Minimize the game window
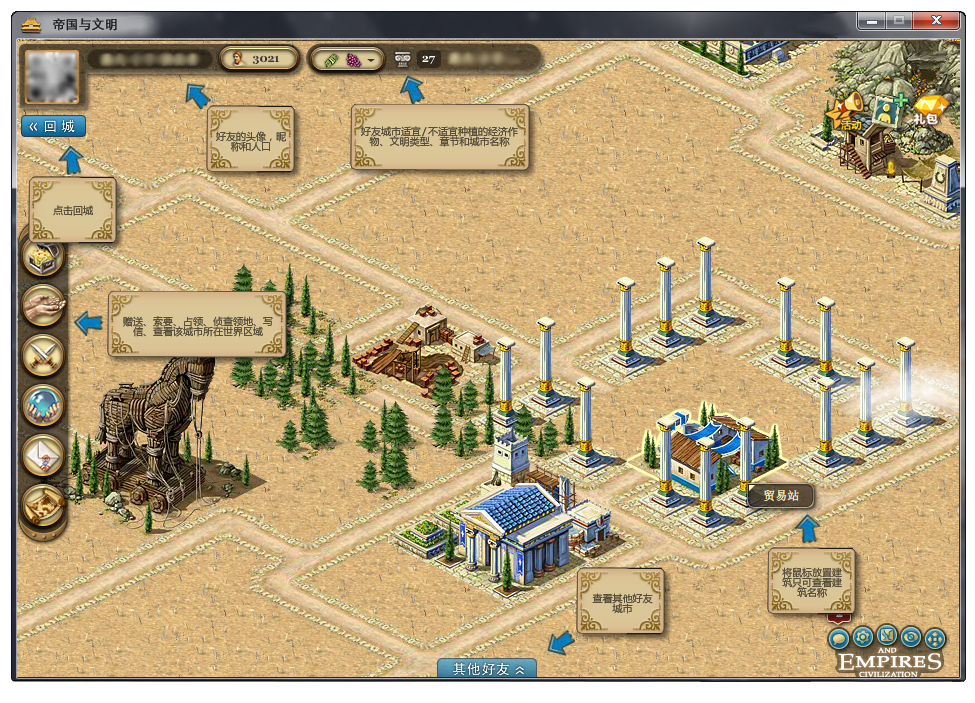975x703 pixels. pyautogui.click(x=871, y=20)
